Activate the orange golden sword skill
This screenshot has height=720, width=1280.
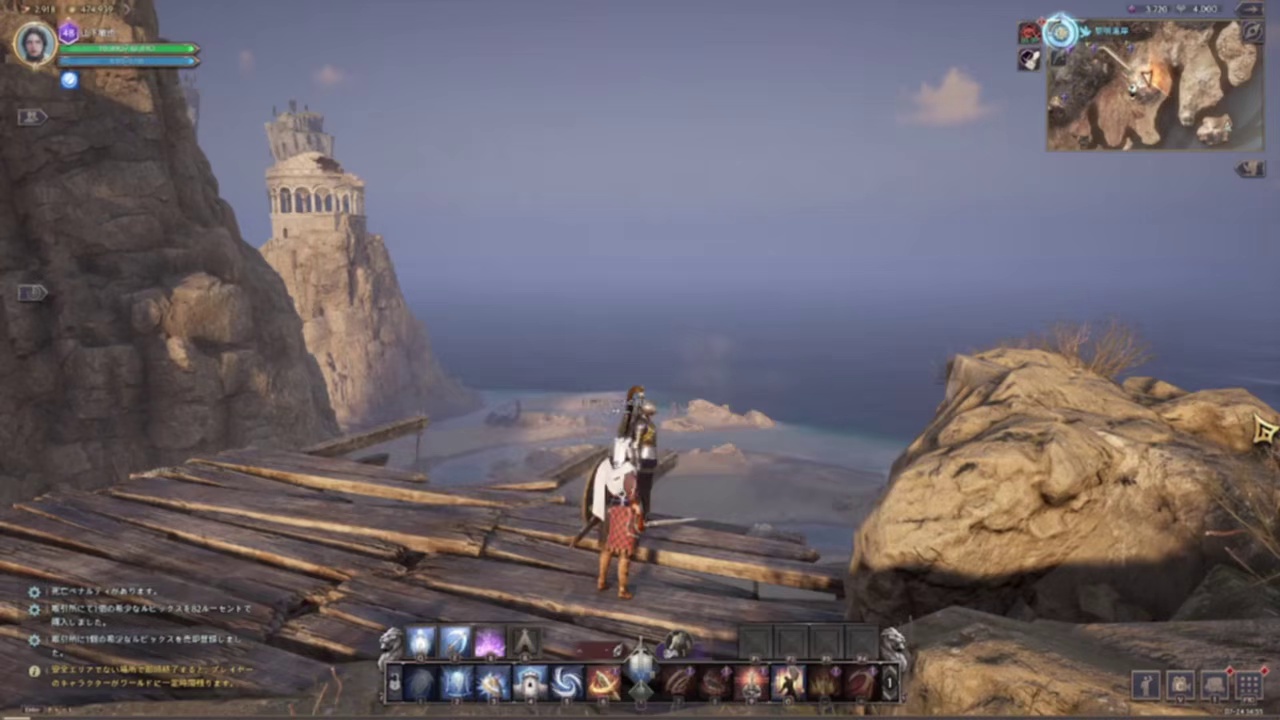pyautogui.click(x=603, y=683)
